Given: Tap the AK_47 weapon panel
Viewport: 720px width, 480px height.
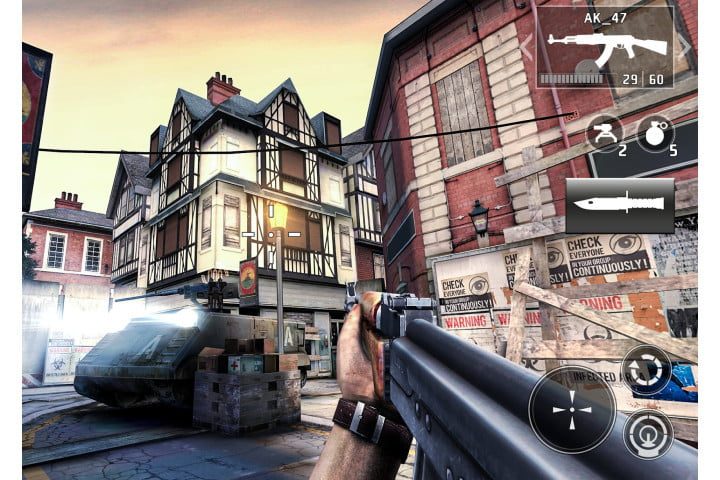Looking at the screenshot, I should pos(605,47).
